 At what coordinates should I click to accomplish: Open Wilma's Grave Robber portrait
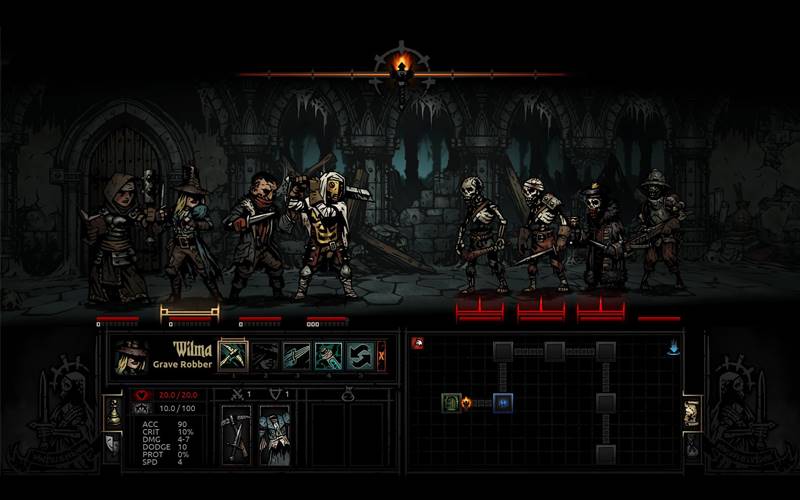pyautogui.click(x=132, y=357)
